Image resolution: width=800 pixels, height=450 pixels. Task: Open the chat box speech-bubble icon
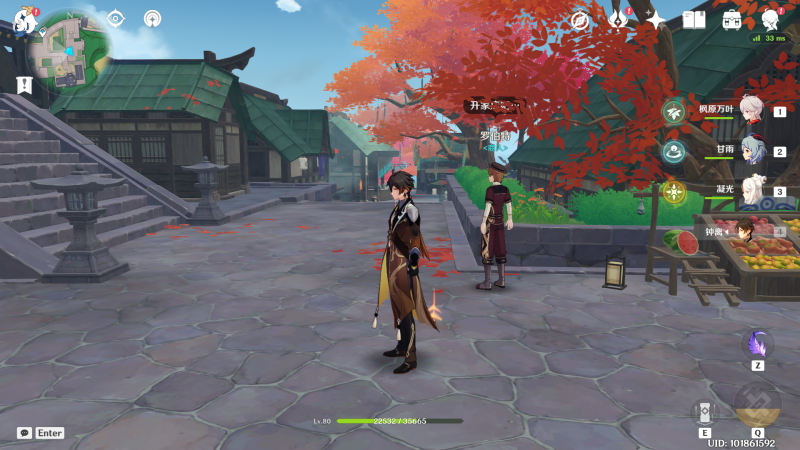pyautogui.click(x=24, y=433)
